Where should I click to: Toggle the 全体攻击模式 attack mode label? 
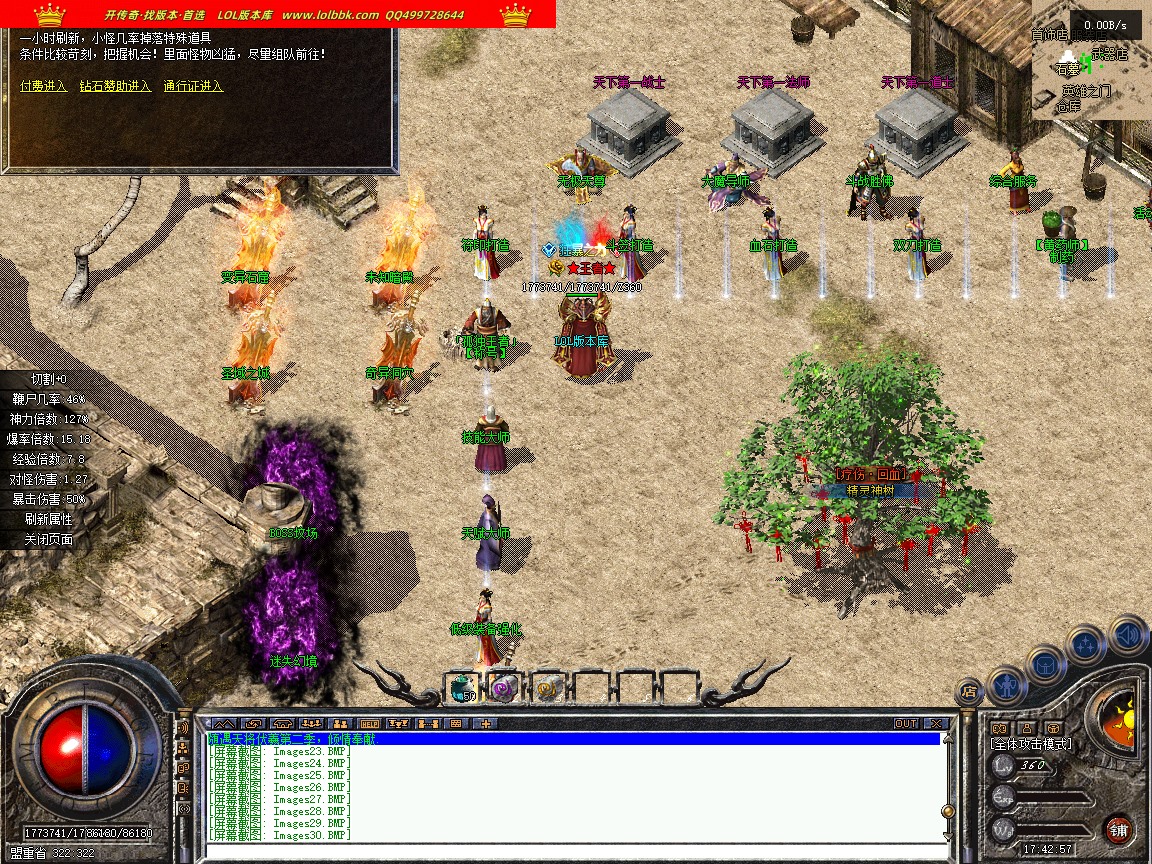click(1030, 744)
